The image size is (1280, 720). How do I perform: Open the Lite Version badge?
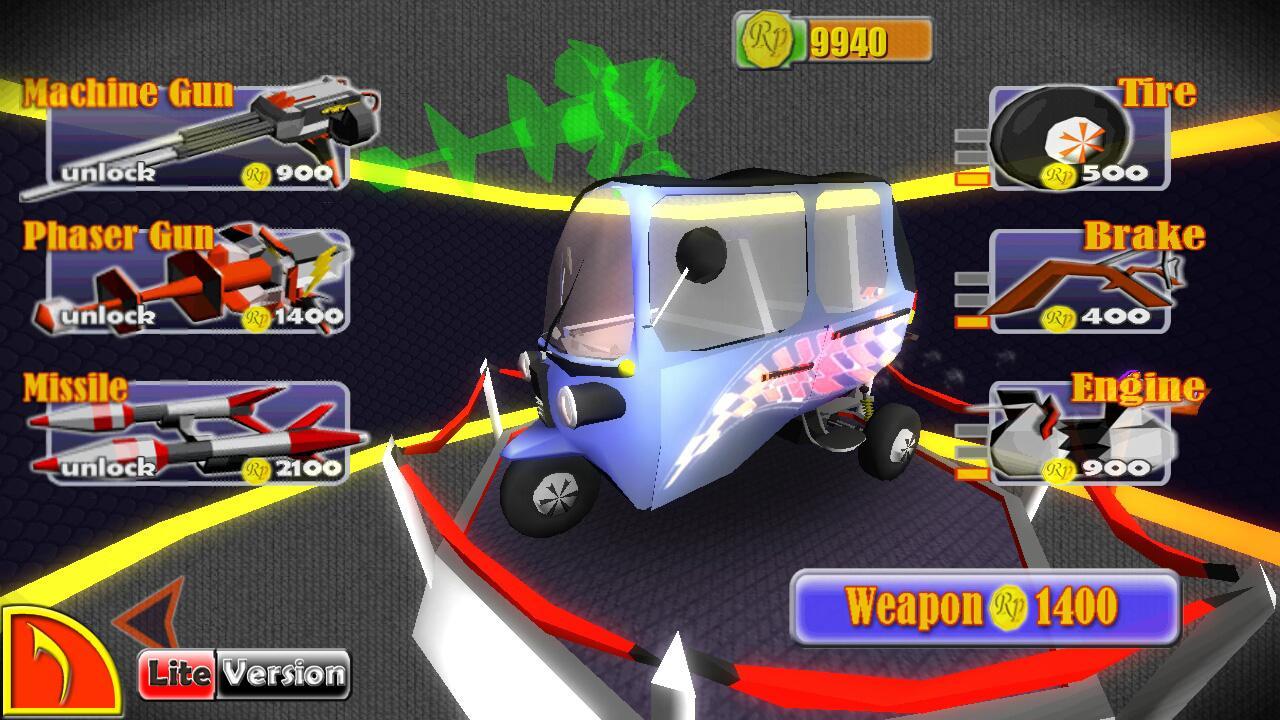[x=244, y=674]
